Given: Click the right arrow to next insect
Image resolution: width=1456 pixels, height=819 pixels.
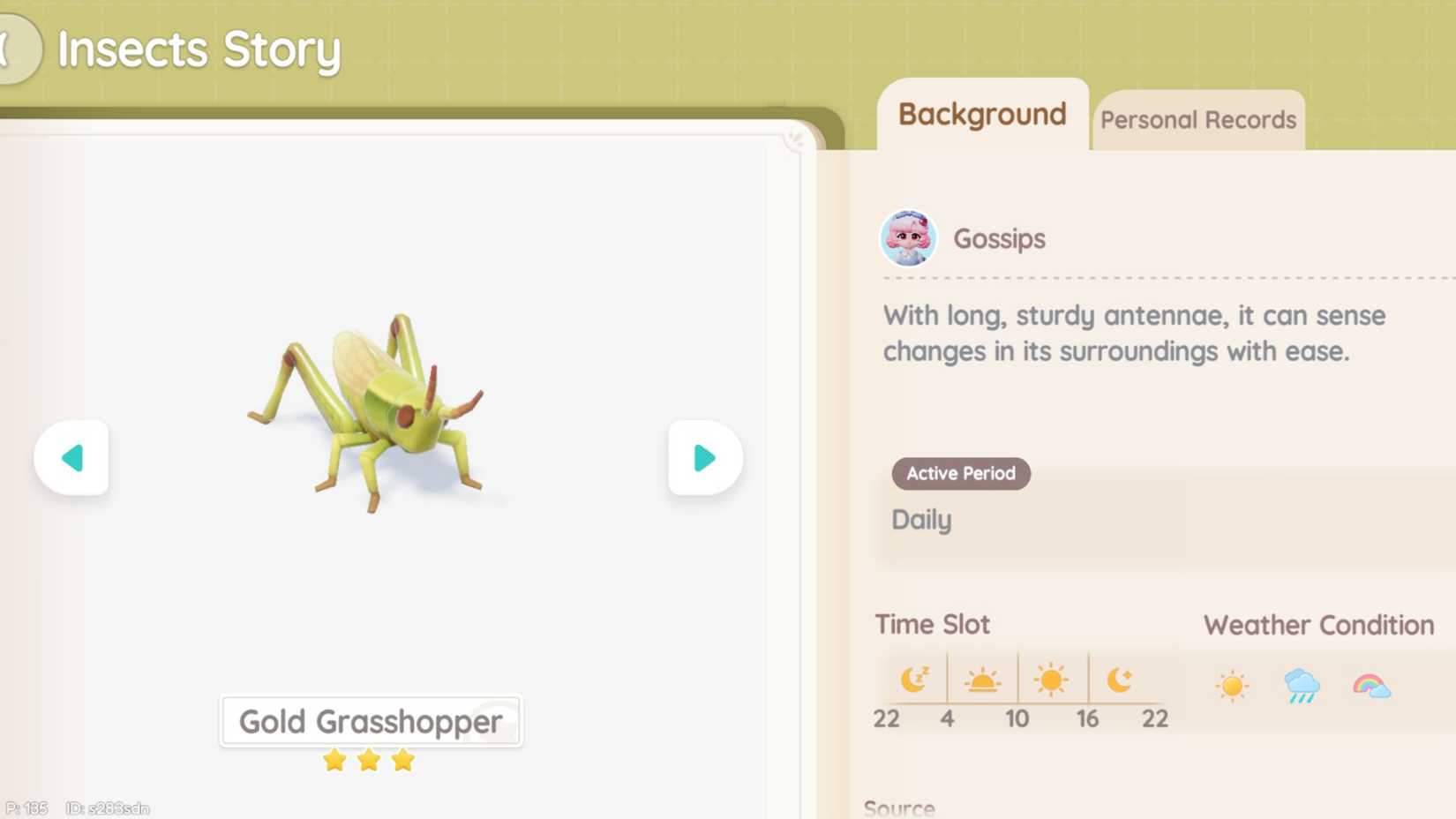Looking at the screenshot, I should point(703,457).
